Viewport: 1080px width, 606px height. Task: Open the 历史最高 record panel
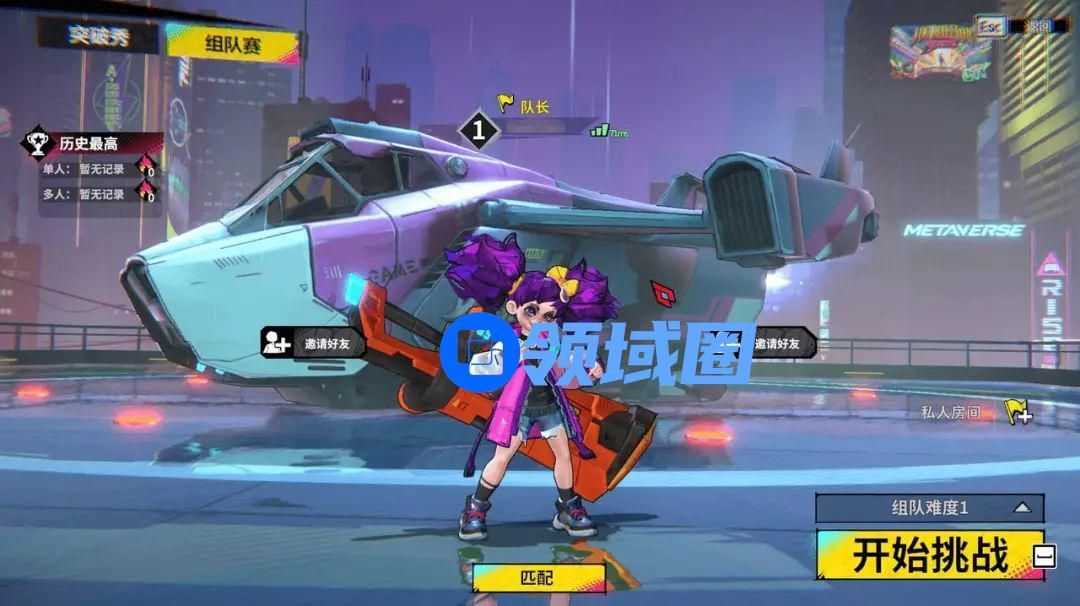(x=92, y=144)
